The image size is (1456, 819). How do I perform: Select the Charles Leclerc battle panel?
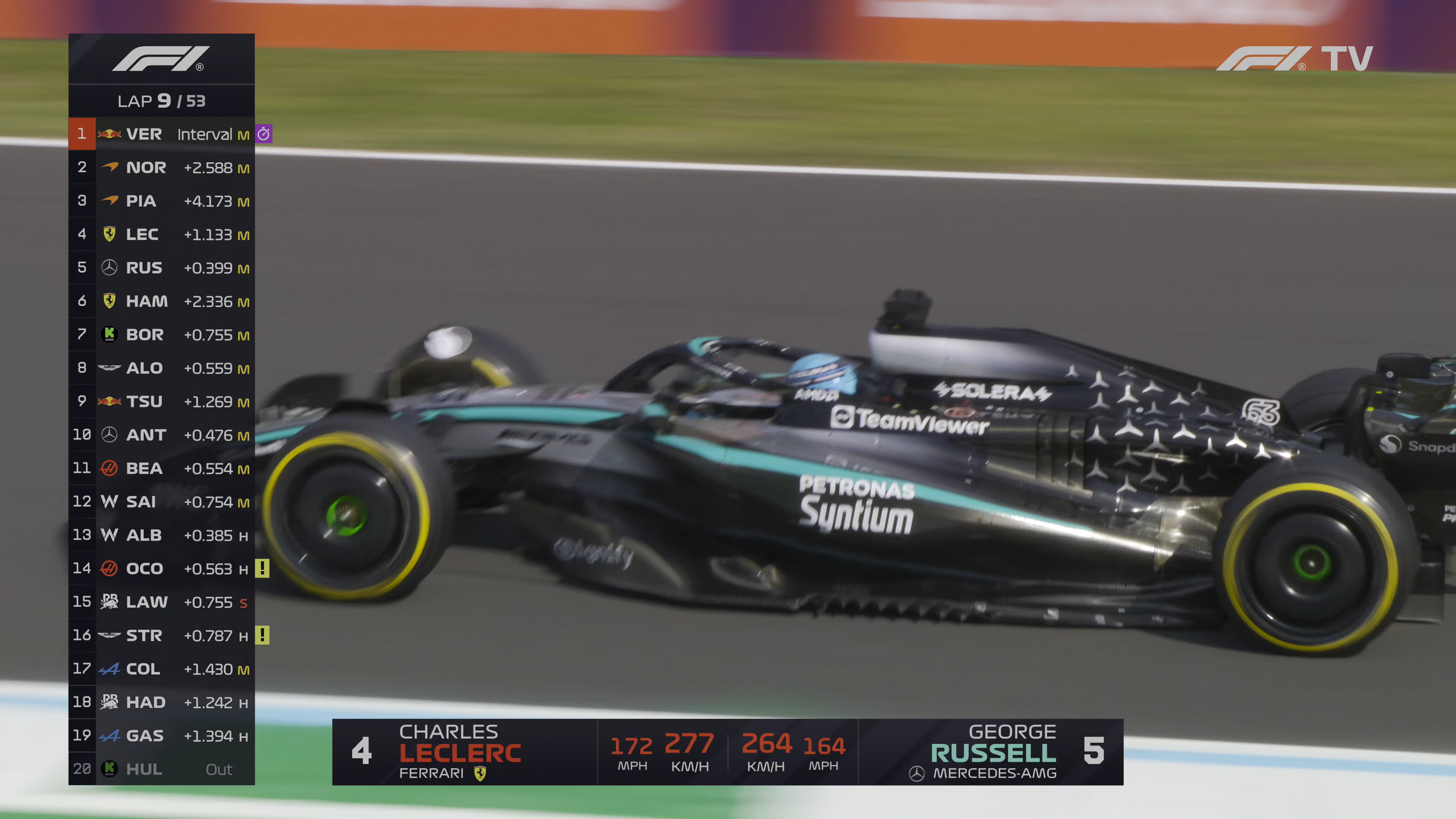pos(463,752)
